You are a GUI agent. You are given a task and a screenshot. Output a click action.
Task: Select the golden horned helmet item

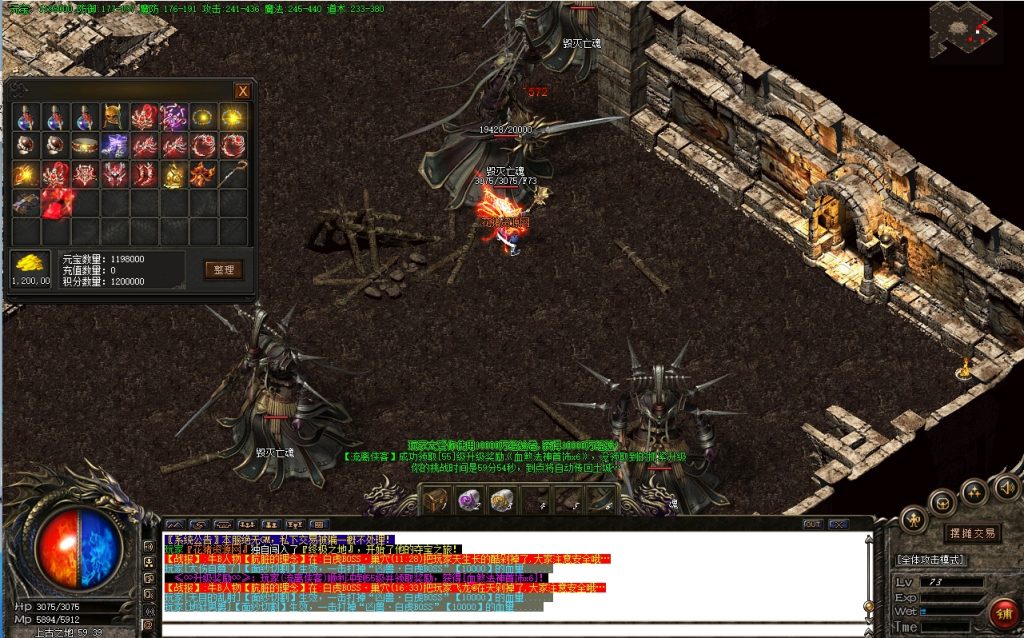pos(115,118)
